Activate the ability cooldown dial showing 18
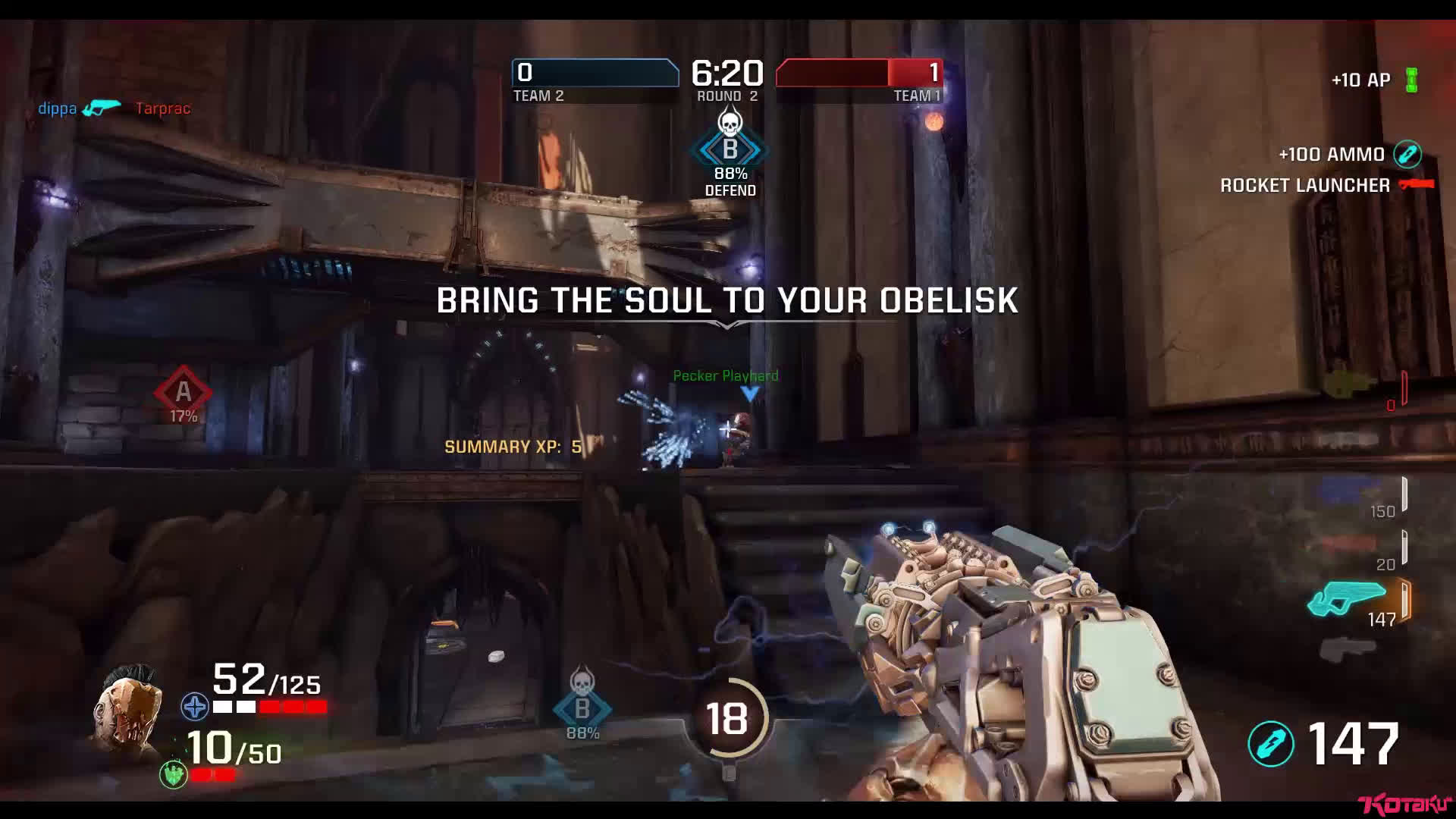The width and height of the screenshot is (1456, 819). click(726, 718)
